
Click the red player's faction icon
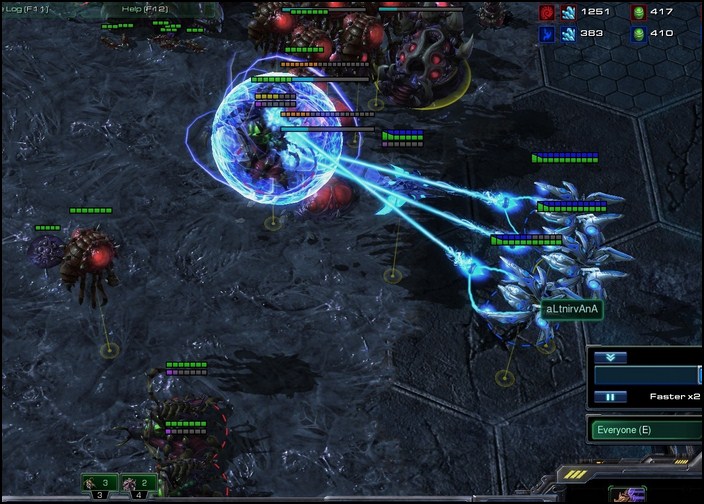click(x=547, y=12)
